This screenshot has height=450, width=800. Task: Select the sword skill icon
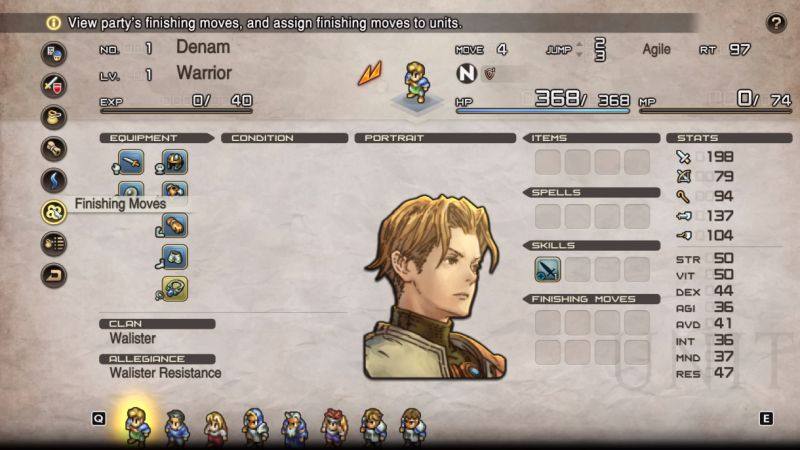[x=547, y=269]
